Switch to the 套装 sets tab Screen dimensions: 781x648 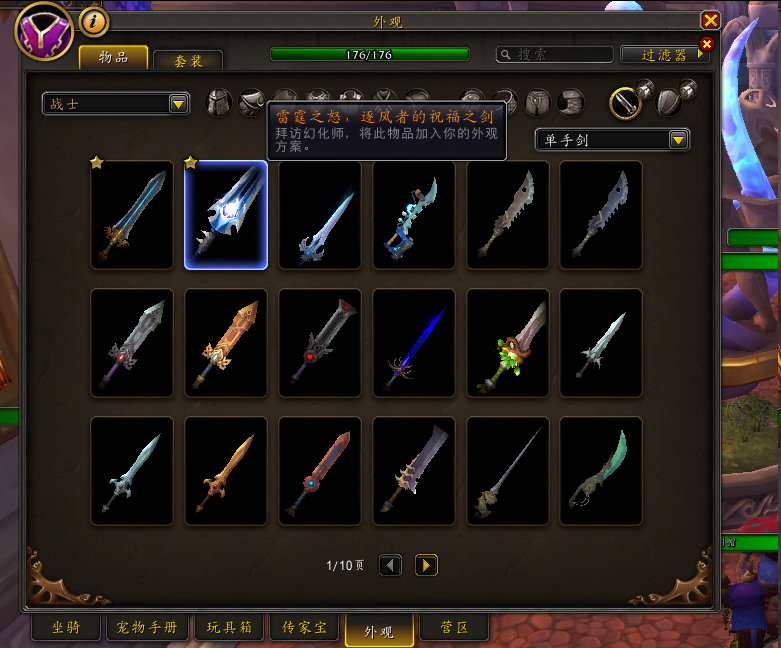point(188,60)
